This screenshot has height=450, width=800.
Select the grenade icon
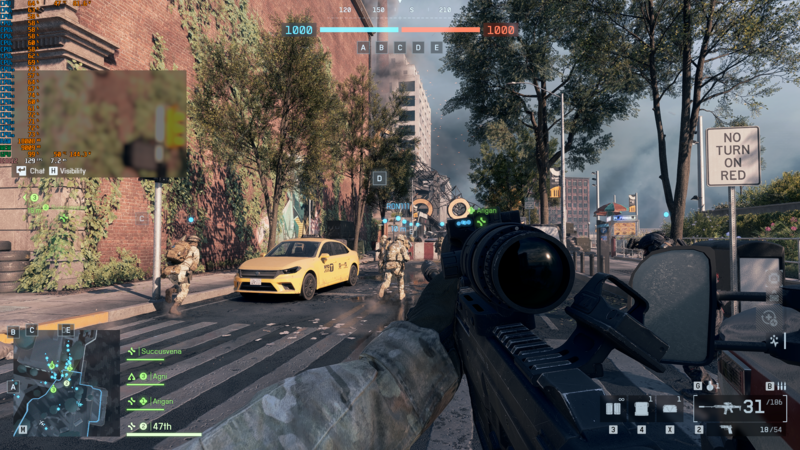pyautogui.click(x=709, y=385)
